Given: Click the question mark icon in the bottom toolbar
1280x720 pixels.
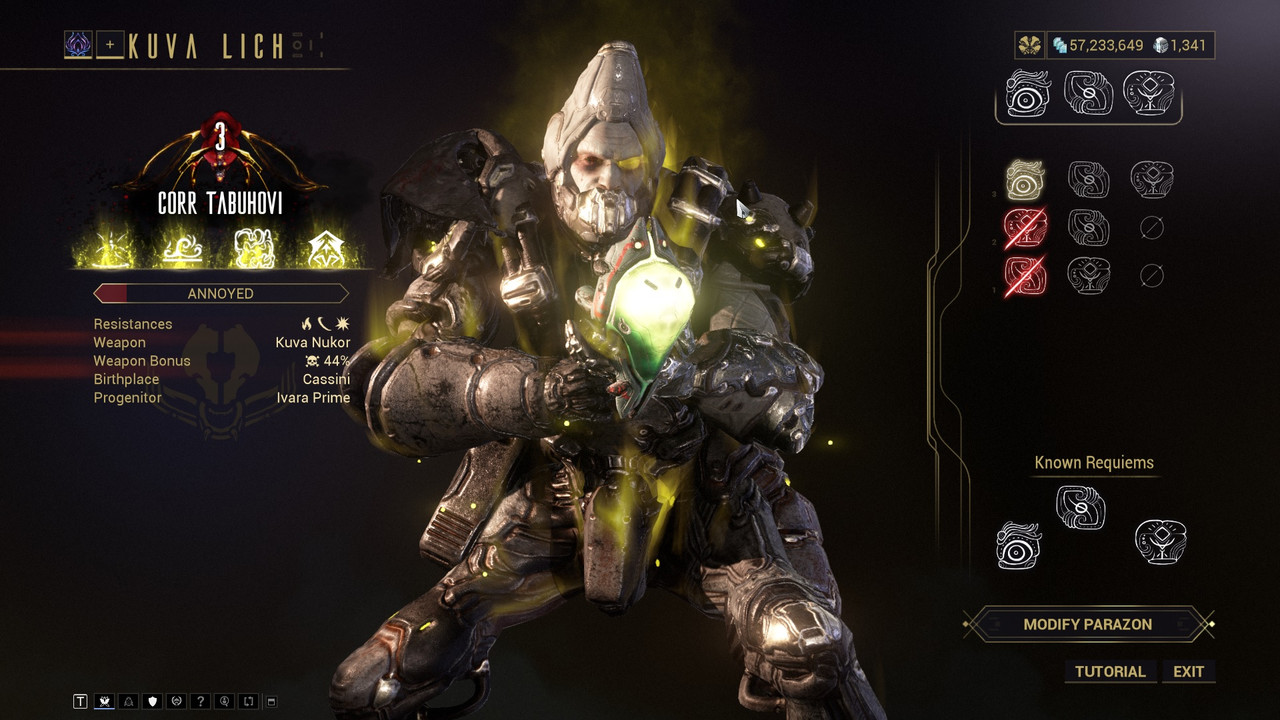Looking at the screenshot, I should click(x=201, y=702).
